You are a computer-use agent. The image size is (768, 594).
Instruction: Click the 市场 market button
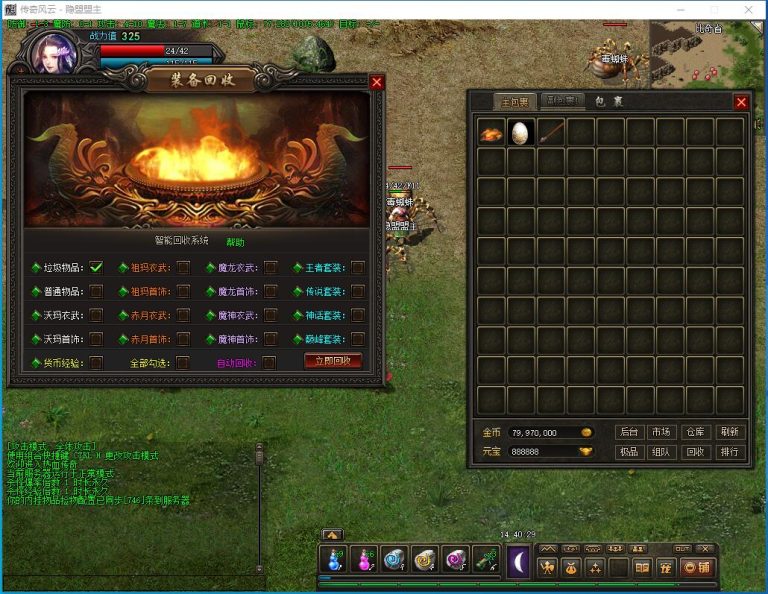[x=660, y=432]
